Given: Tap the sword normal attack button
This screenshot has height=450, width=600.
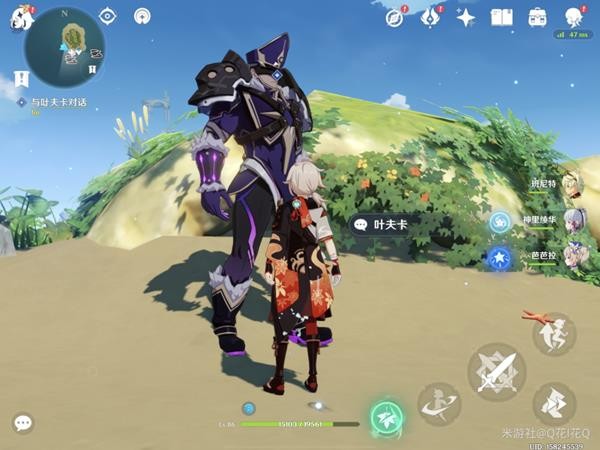Looking at the screenshot, I should [497, 371].
